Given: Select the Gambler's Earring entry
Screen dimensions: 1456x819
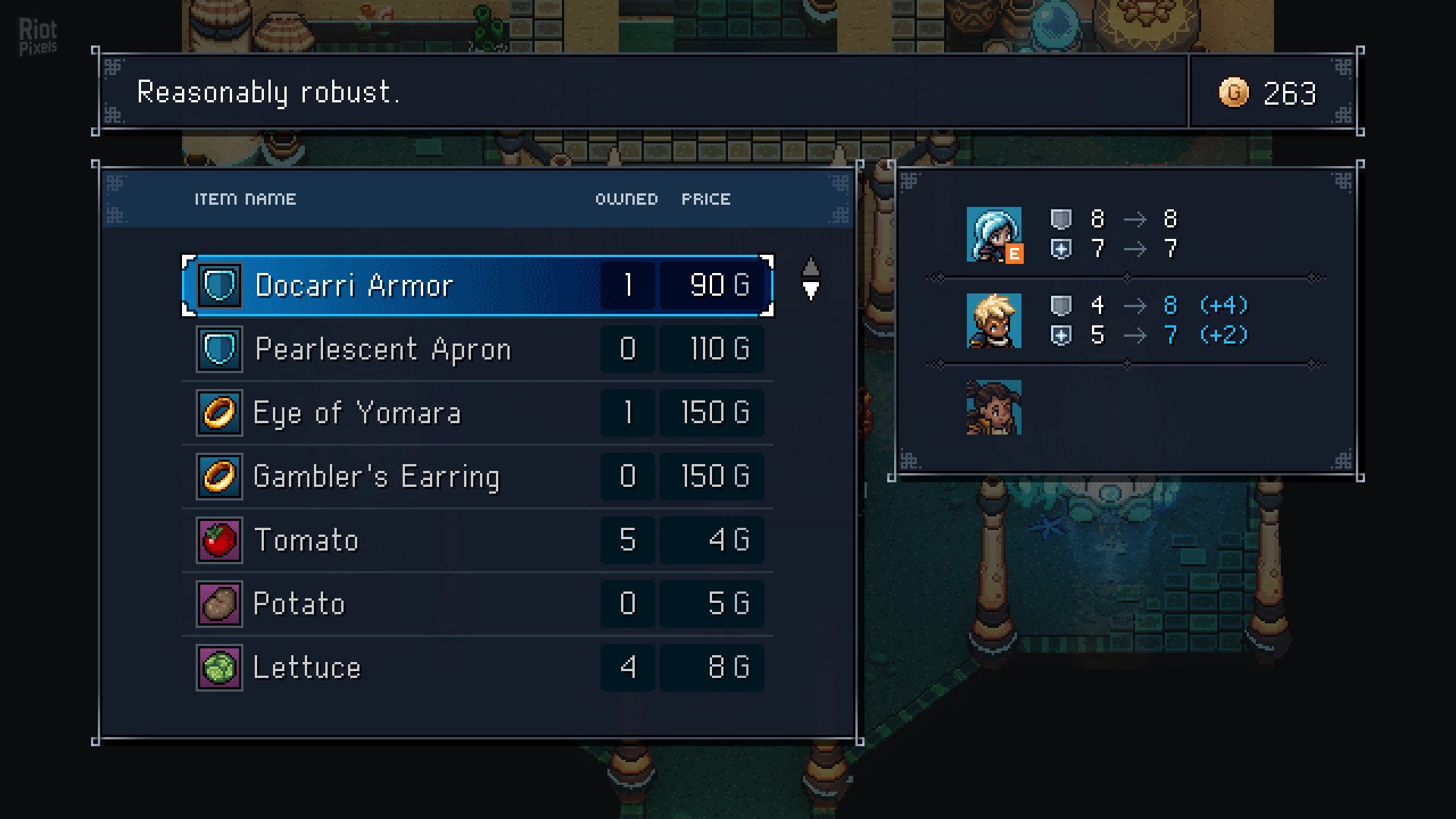Looking at the screenshot, I should pyautogui.click(x=478, y=477).
